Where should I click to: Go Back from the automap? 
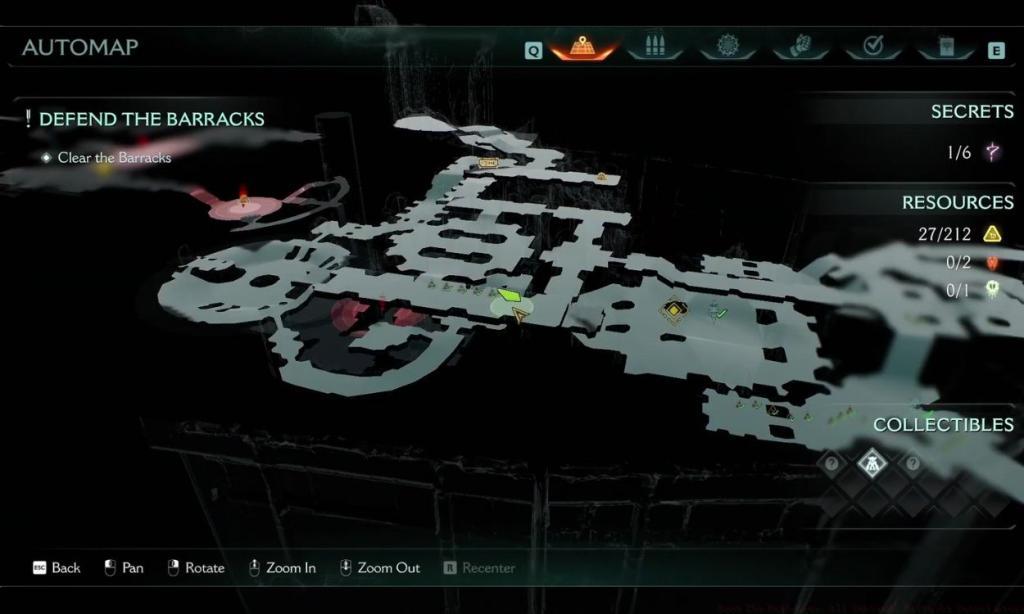[x=56, y=568]
